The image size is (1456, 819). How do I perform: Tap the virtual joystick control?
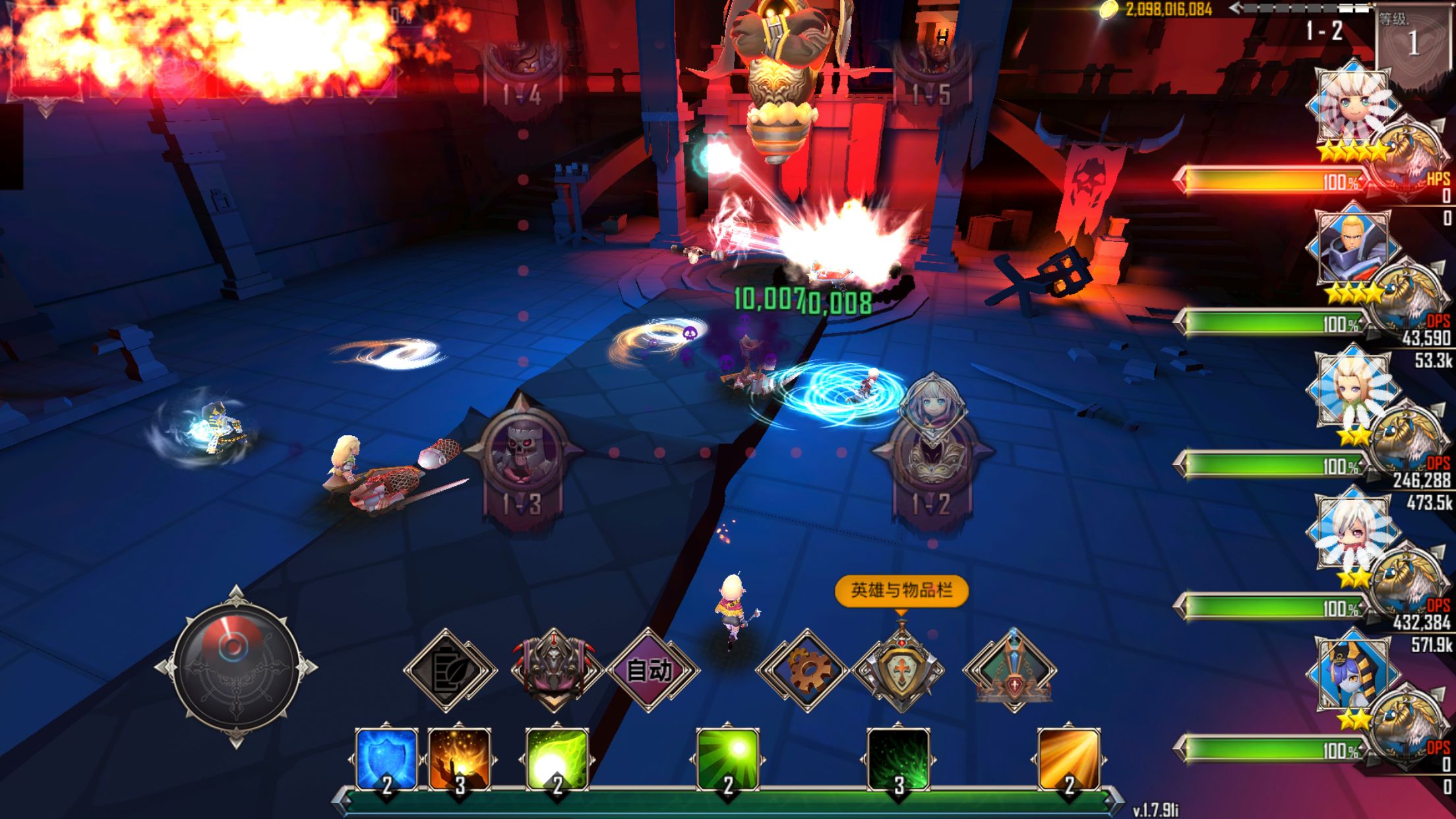point(235,667)
